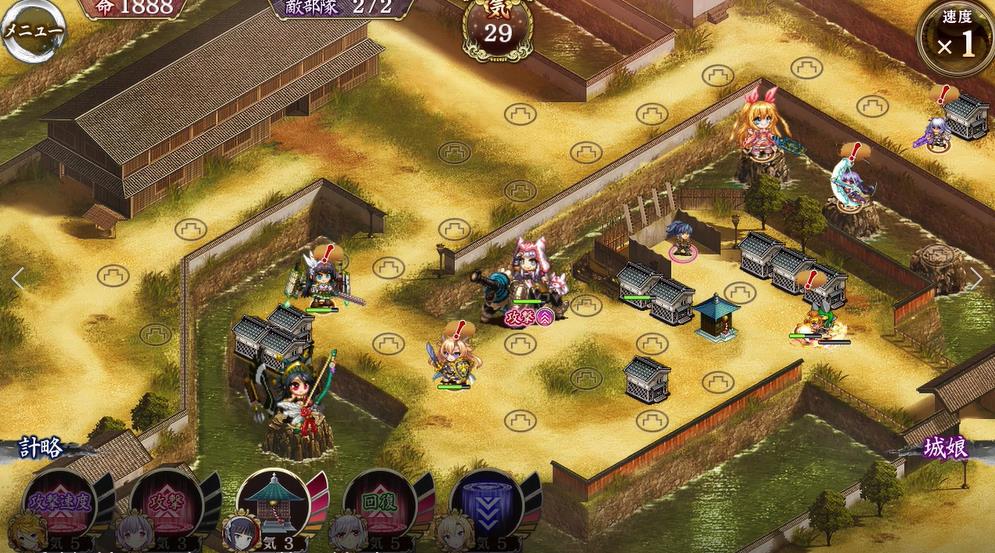The image size is (995, 553).
Task: Click the right edge navigation arrow
Action: point(977,279)
